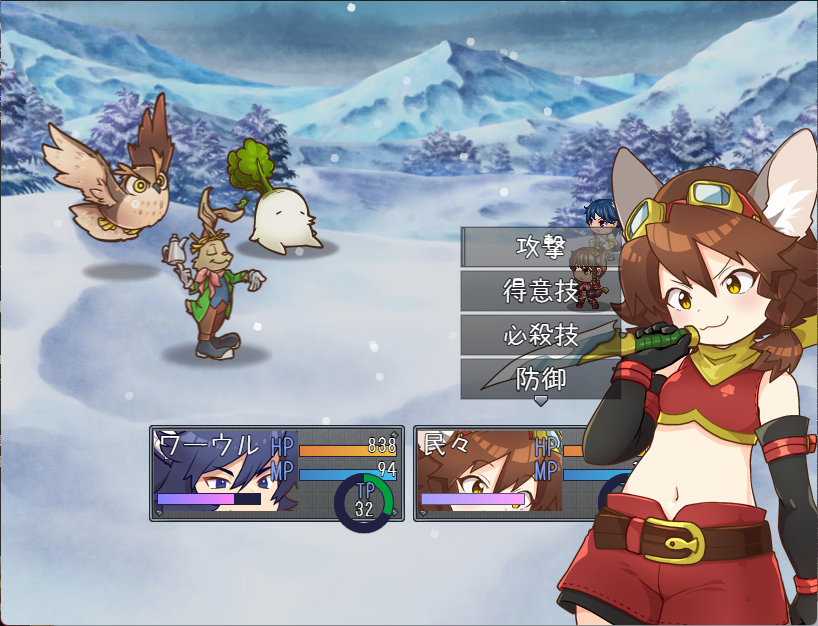Open the 必殺技 special move command
The image size is (818, 626).
[540, 335]
